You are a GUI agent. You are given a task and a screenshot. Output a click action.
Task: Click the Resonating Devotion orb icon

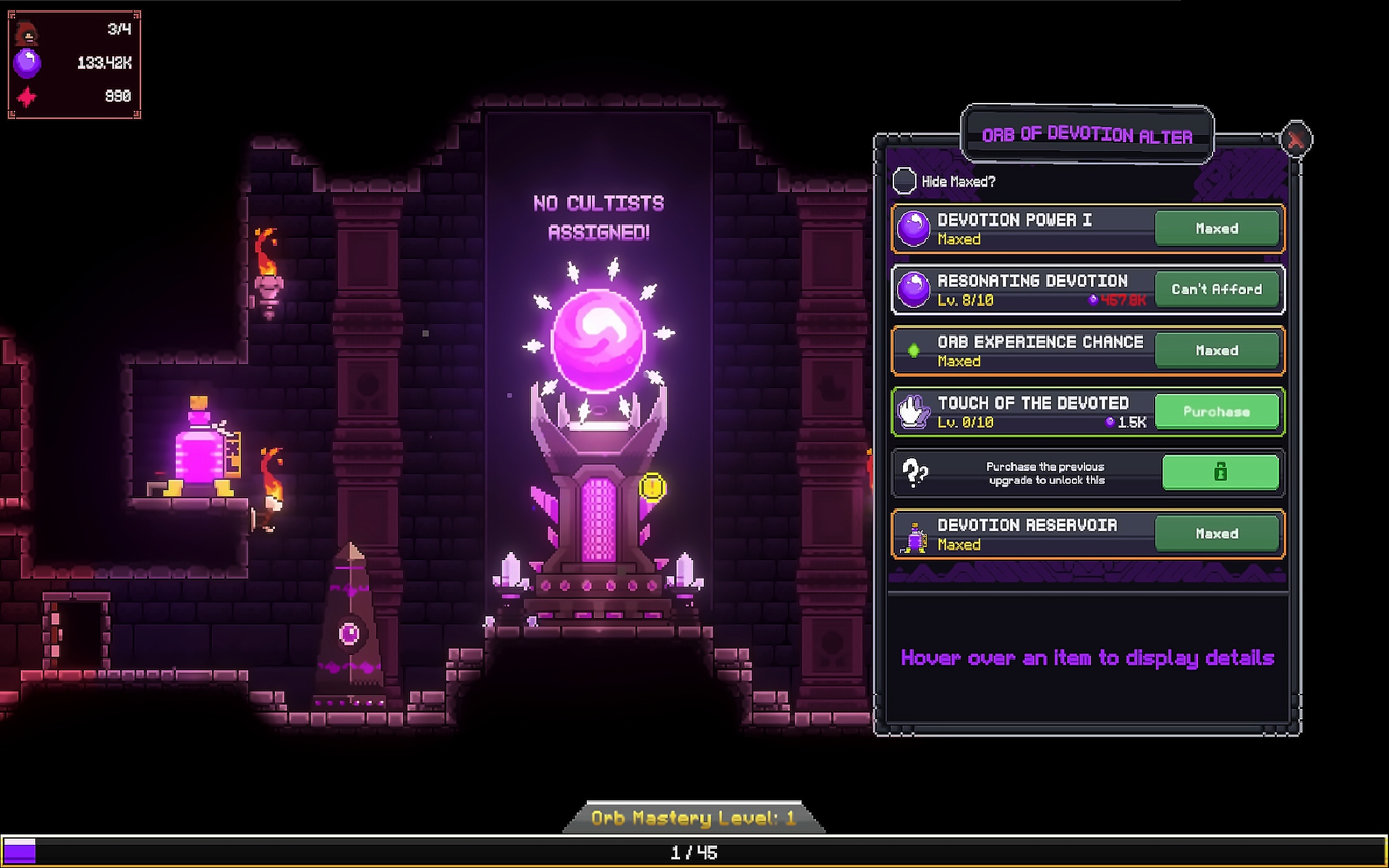pyautogui.click(x=913, y=289)
